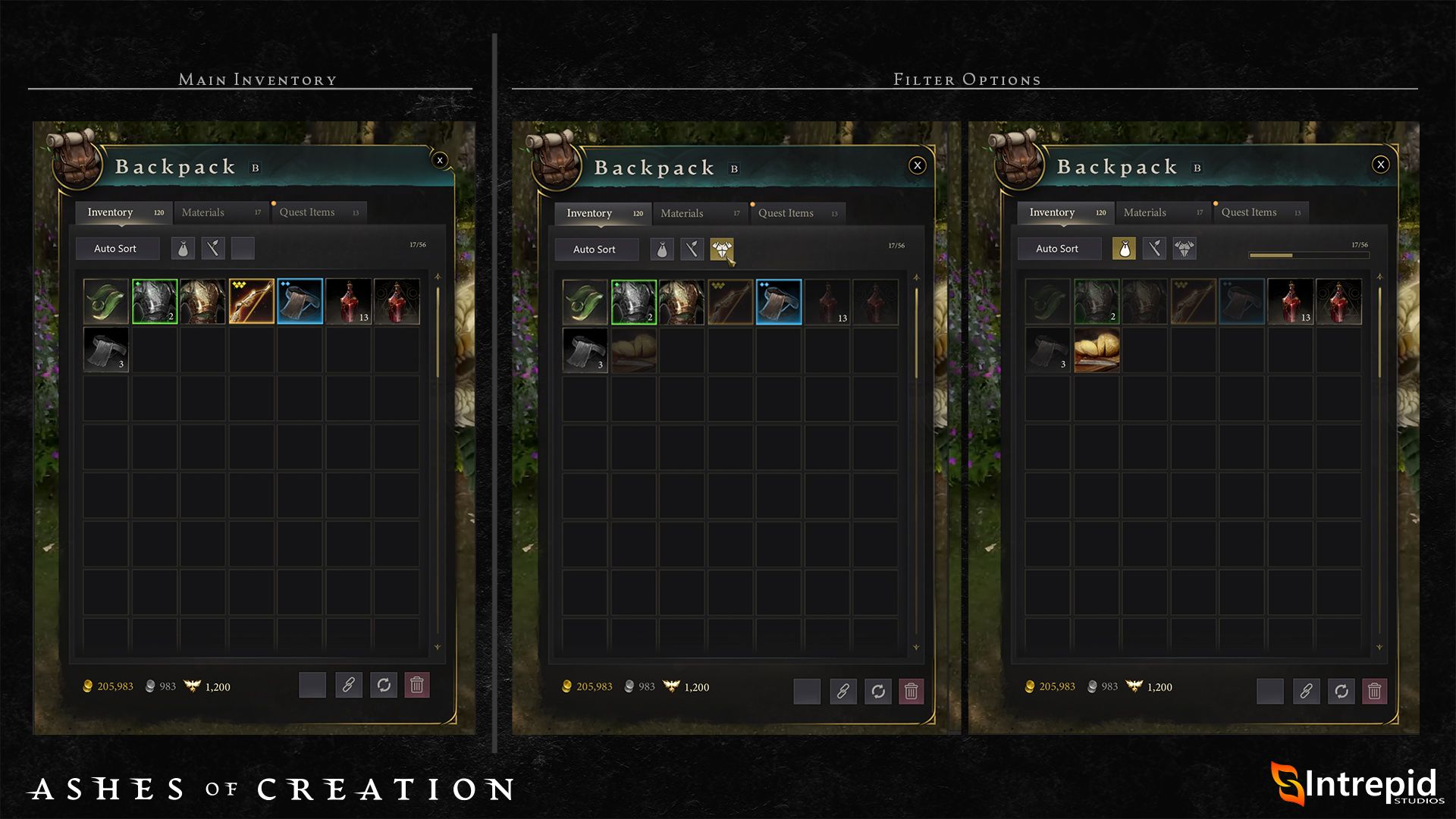Toggle the tools filter in Main Inventory backpack
The width and height of the screenshot is (1456, 819).
213,249
